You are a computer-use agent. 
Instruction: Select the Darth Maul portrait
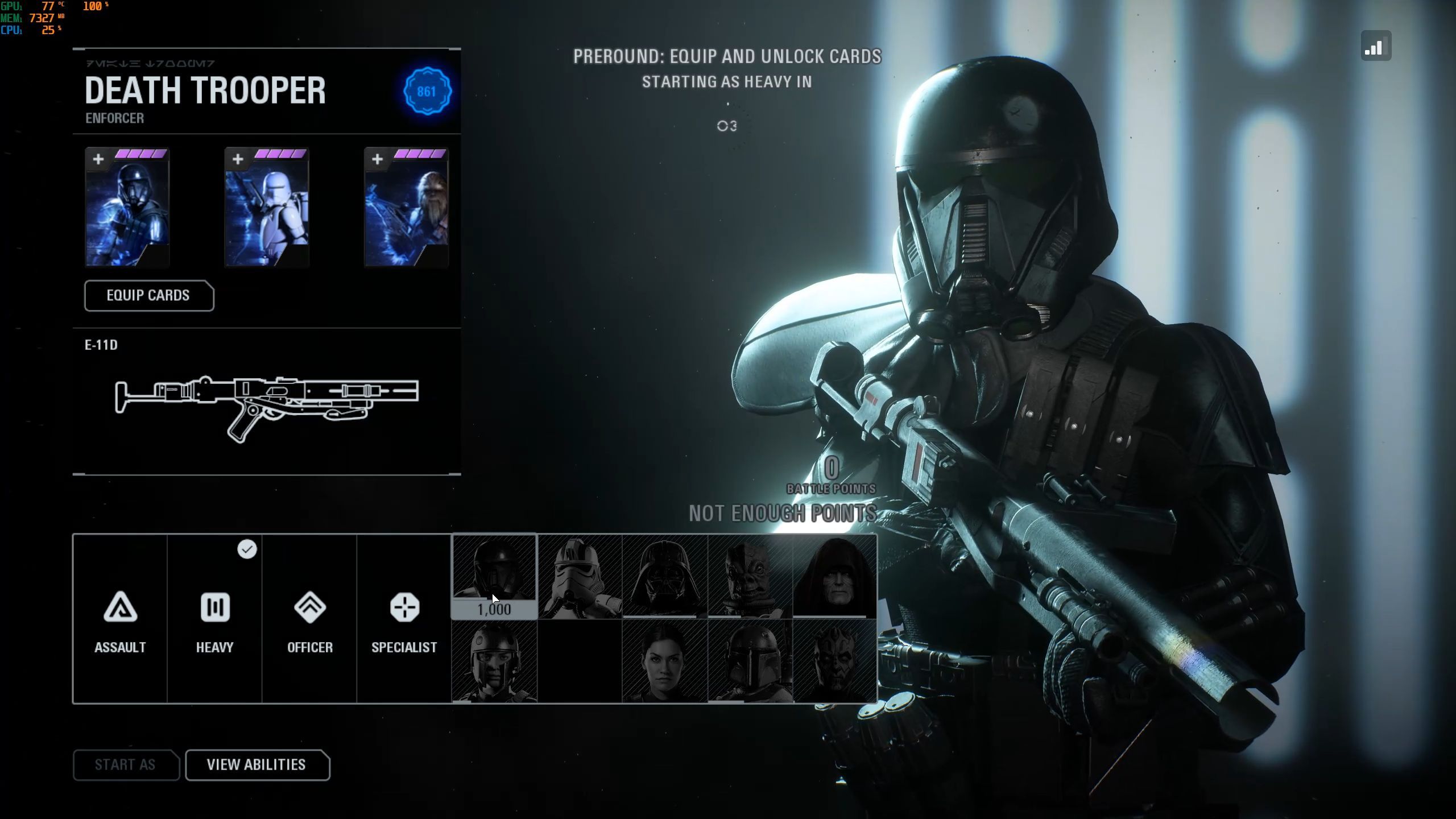[835, 661]
